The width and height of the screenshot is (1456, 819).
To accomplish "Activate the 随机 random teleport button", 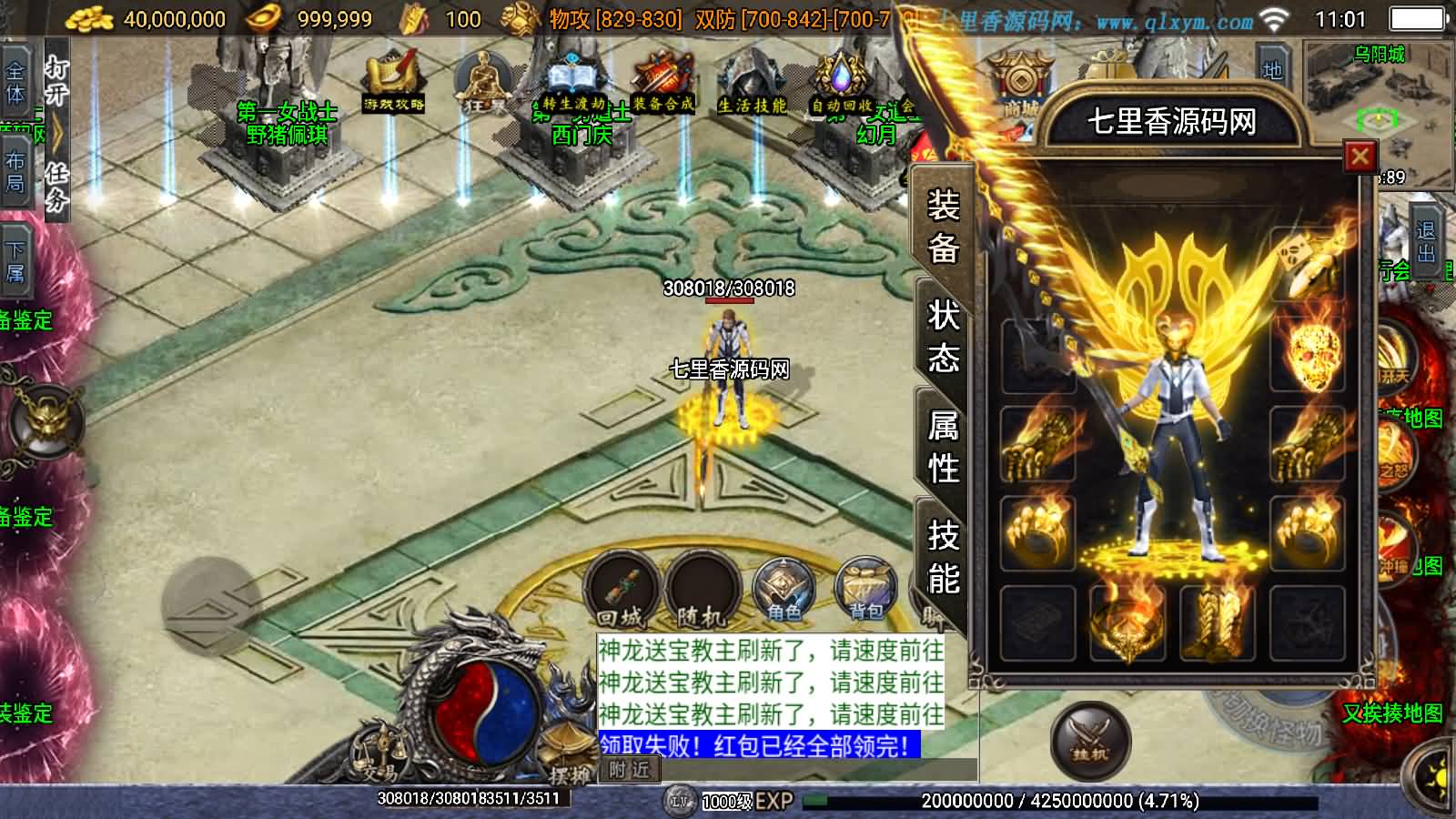I will 701,590.
